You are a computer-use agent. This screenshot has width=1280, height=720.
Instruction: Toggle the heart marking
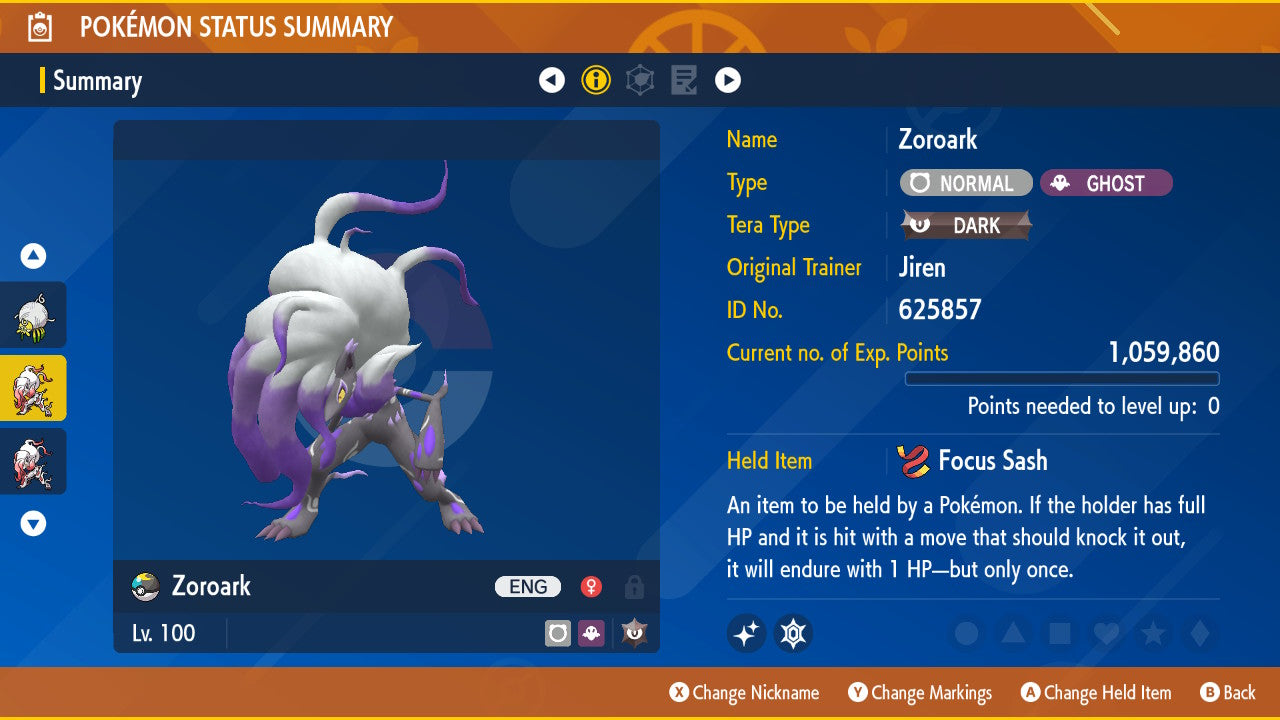click(1106, 633)
